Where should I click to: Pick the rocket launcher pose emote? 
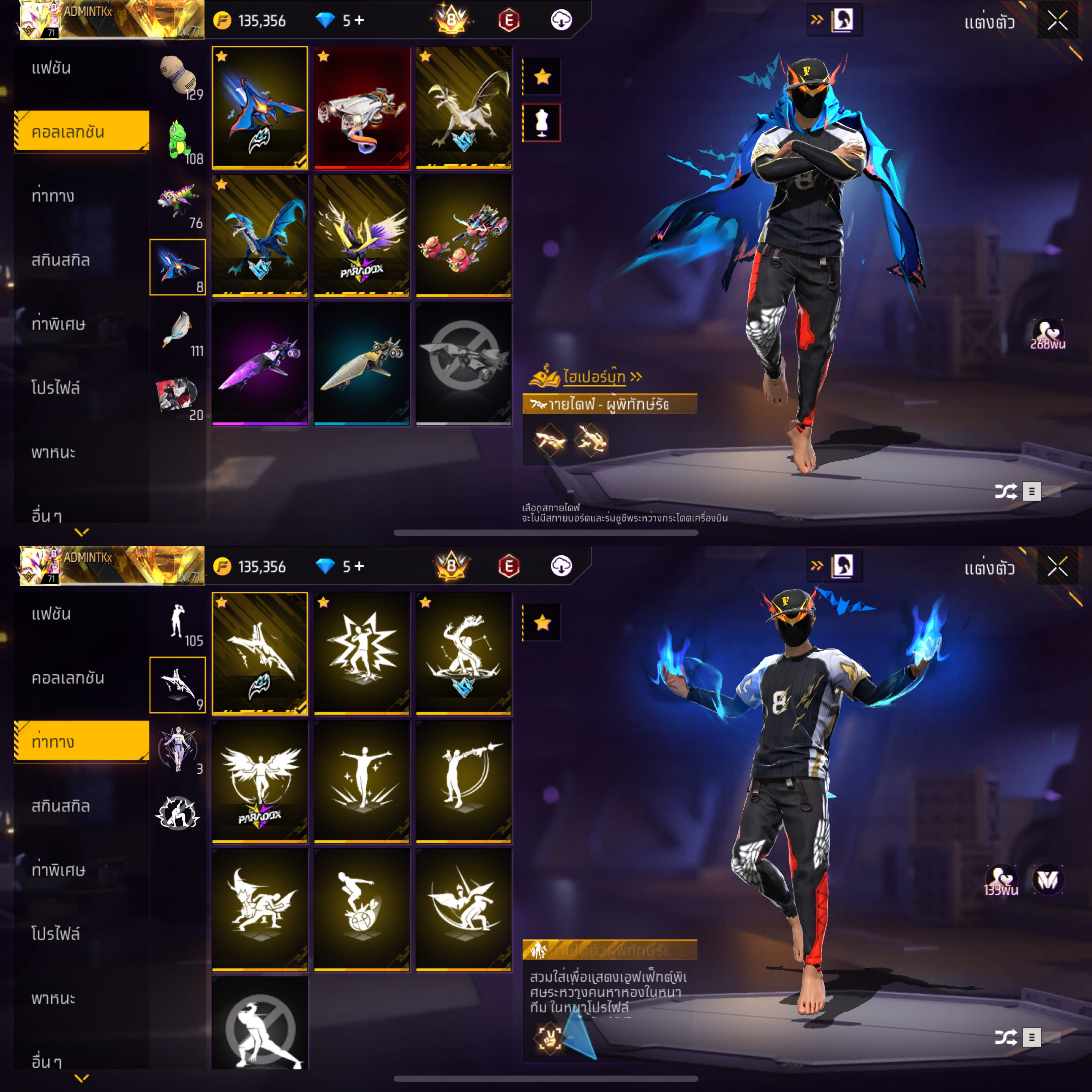point(463,781)
